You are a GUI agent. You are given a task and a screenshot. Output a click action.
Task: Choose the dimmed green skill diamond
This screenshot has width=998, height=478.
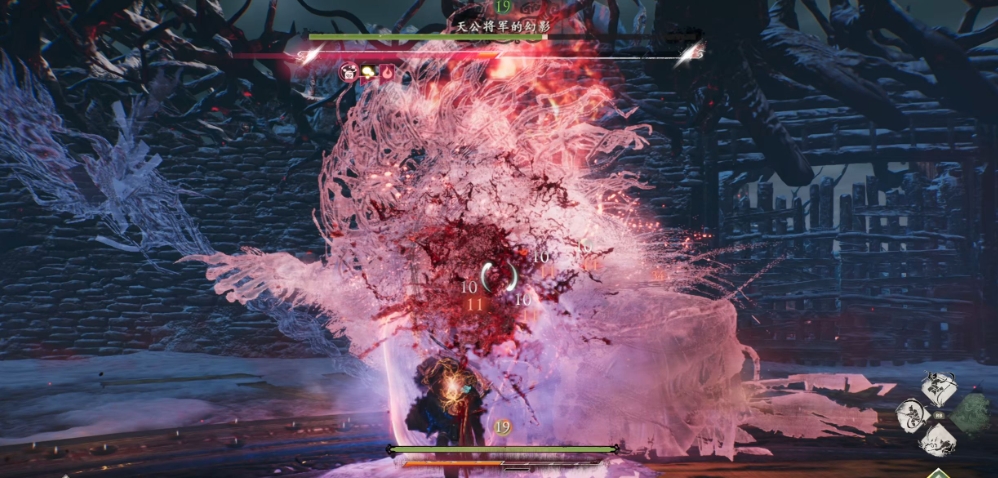pyautogui.click(x=967, y=413)
